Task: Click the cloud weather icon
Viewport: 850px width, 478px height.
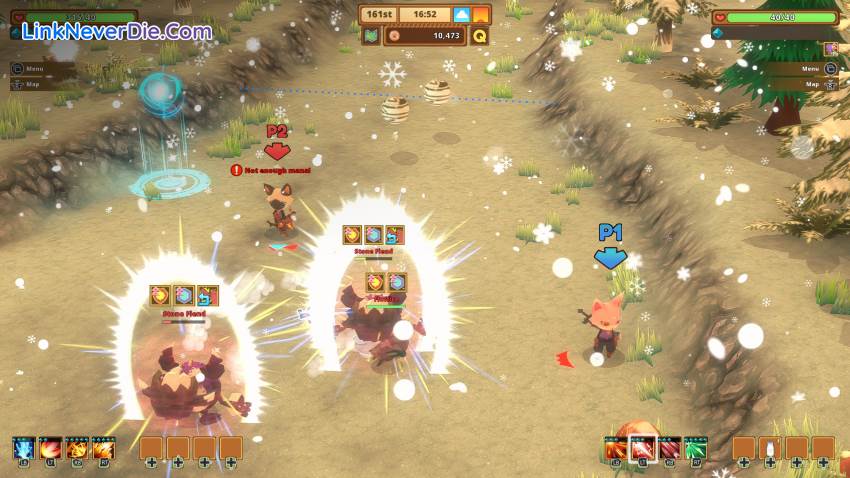Action: tap(461, 15)
